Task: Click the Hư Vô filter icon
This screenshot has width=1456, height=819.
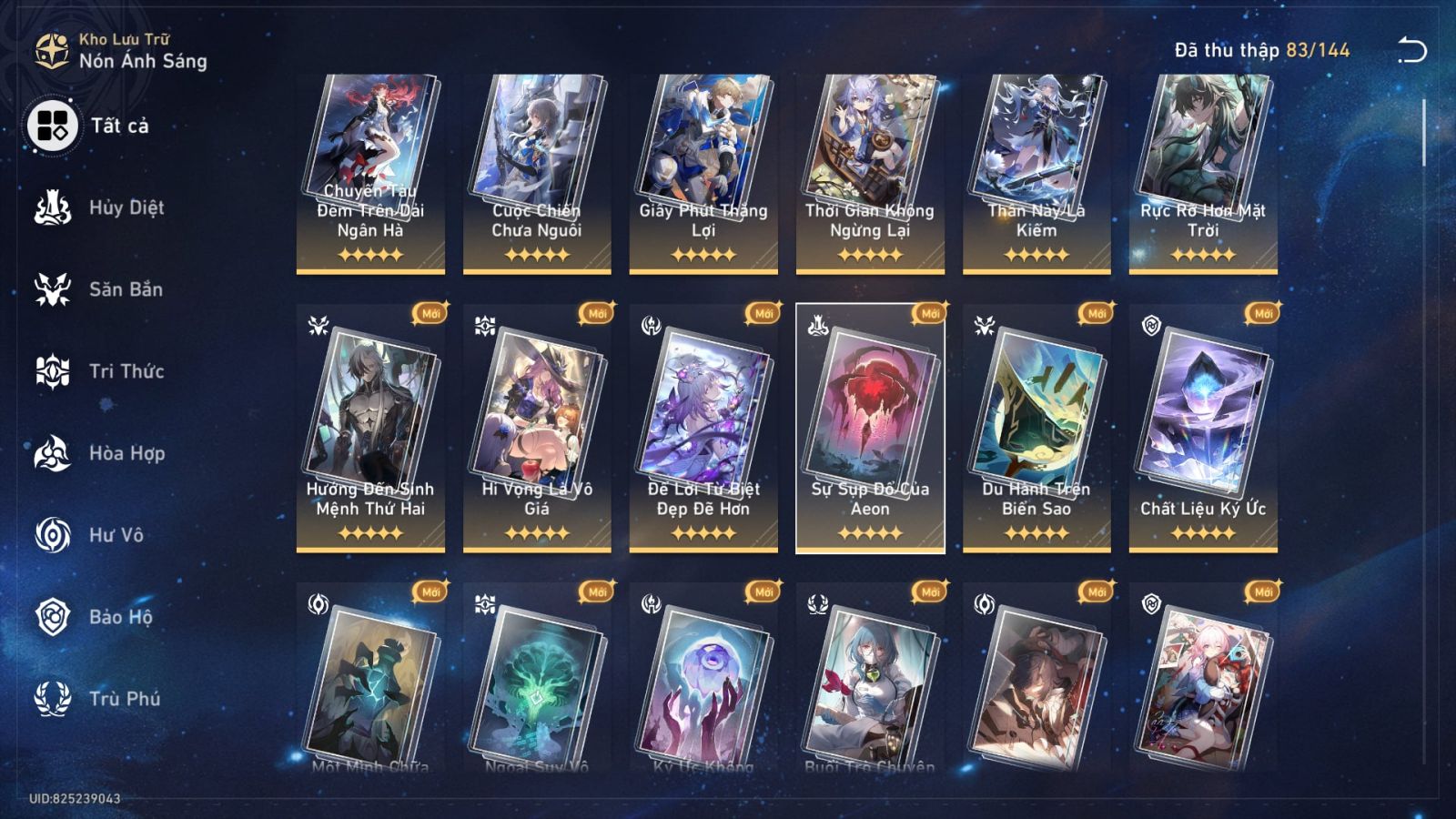Action: pyautogui.click(x=55, y=535)
